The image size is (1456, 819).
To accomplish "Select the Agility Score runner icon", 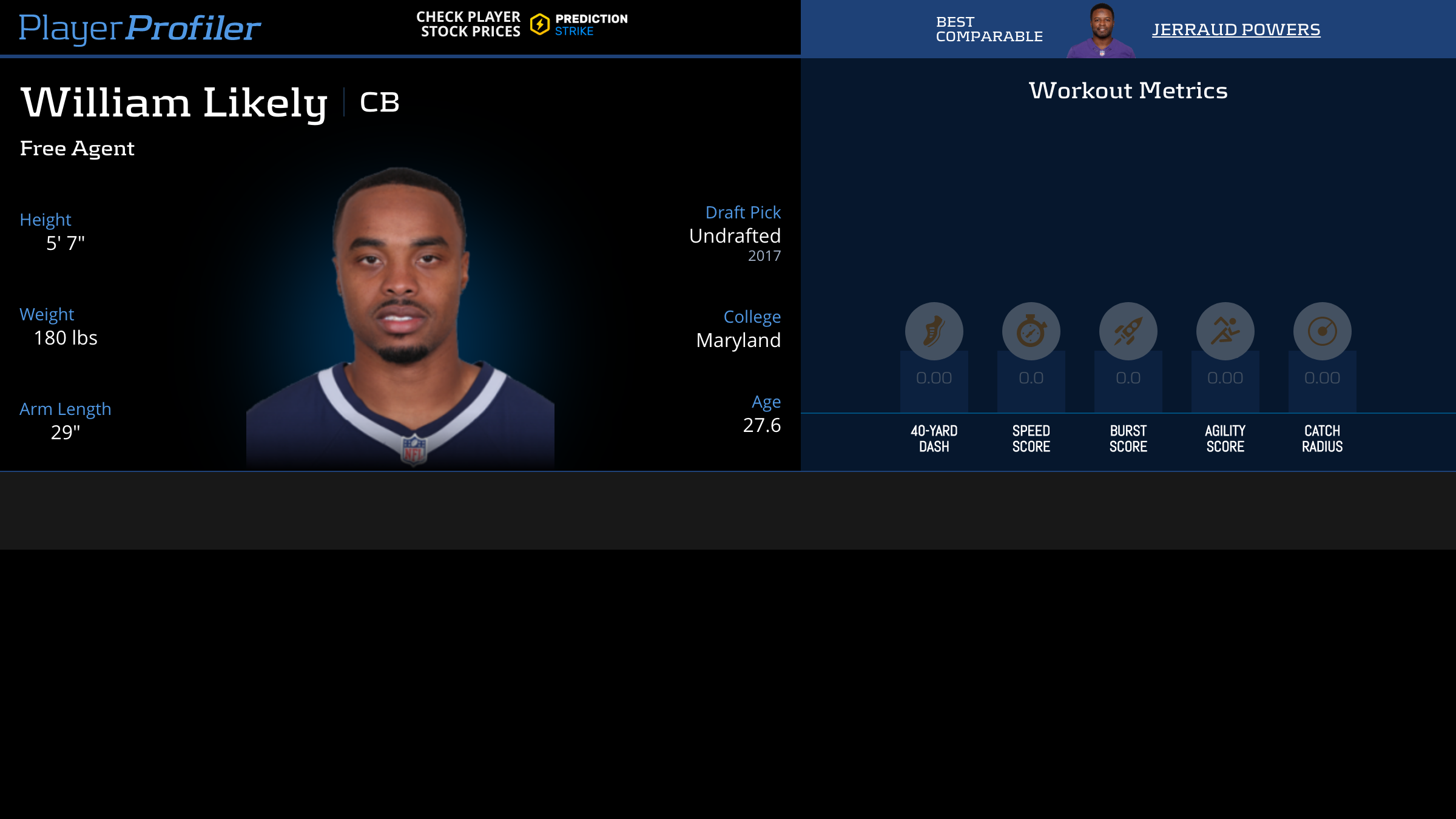I will pyautogui.click(x=1225, y=331).
